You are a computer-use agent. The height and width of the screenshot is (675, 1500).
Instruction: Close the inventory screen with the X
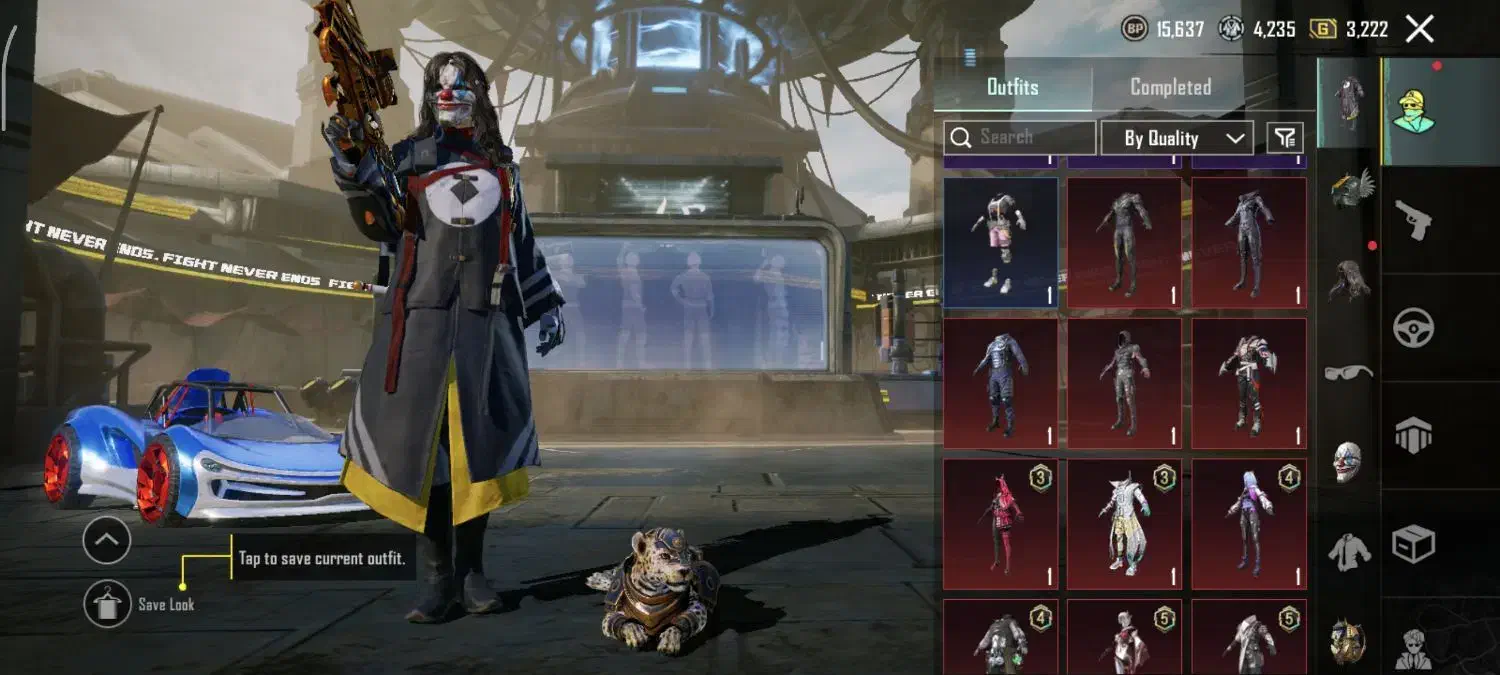click(x=1420, y=29)
